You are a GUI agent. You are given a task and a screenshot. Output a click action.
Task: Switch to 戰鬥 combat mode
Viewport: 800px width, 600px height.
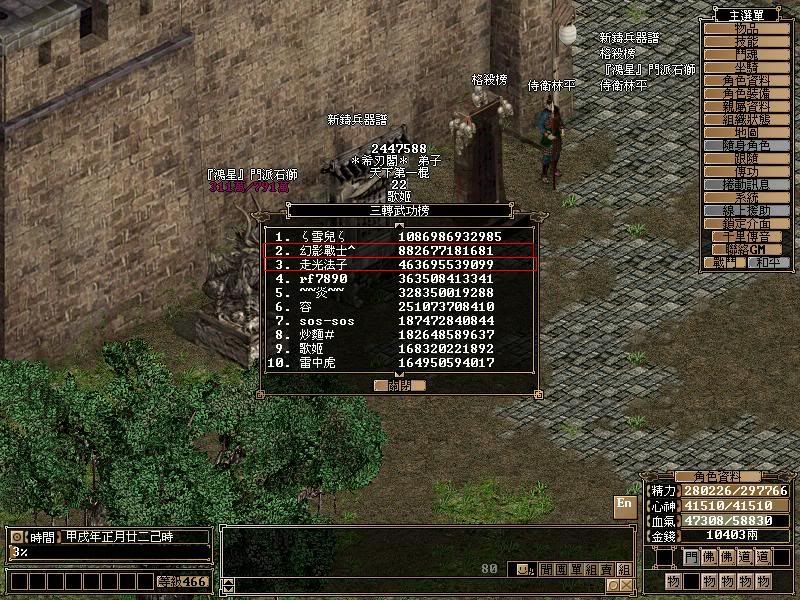pos(723,262)
